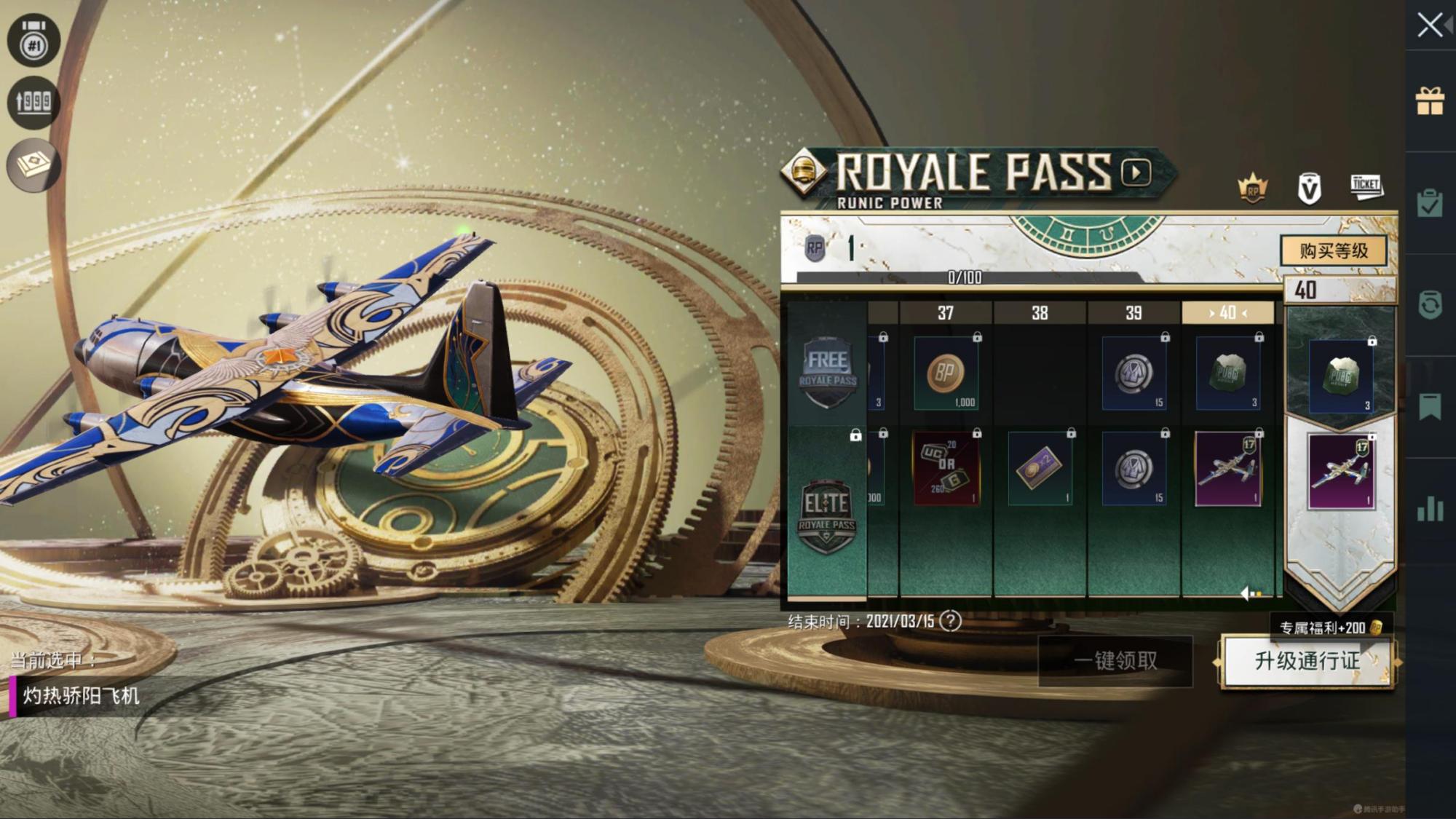The width and height of the screenshot is (1456, 819).
Task: Select the UC or card reward at level 37
Action: click(x=946, y=470)
